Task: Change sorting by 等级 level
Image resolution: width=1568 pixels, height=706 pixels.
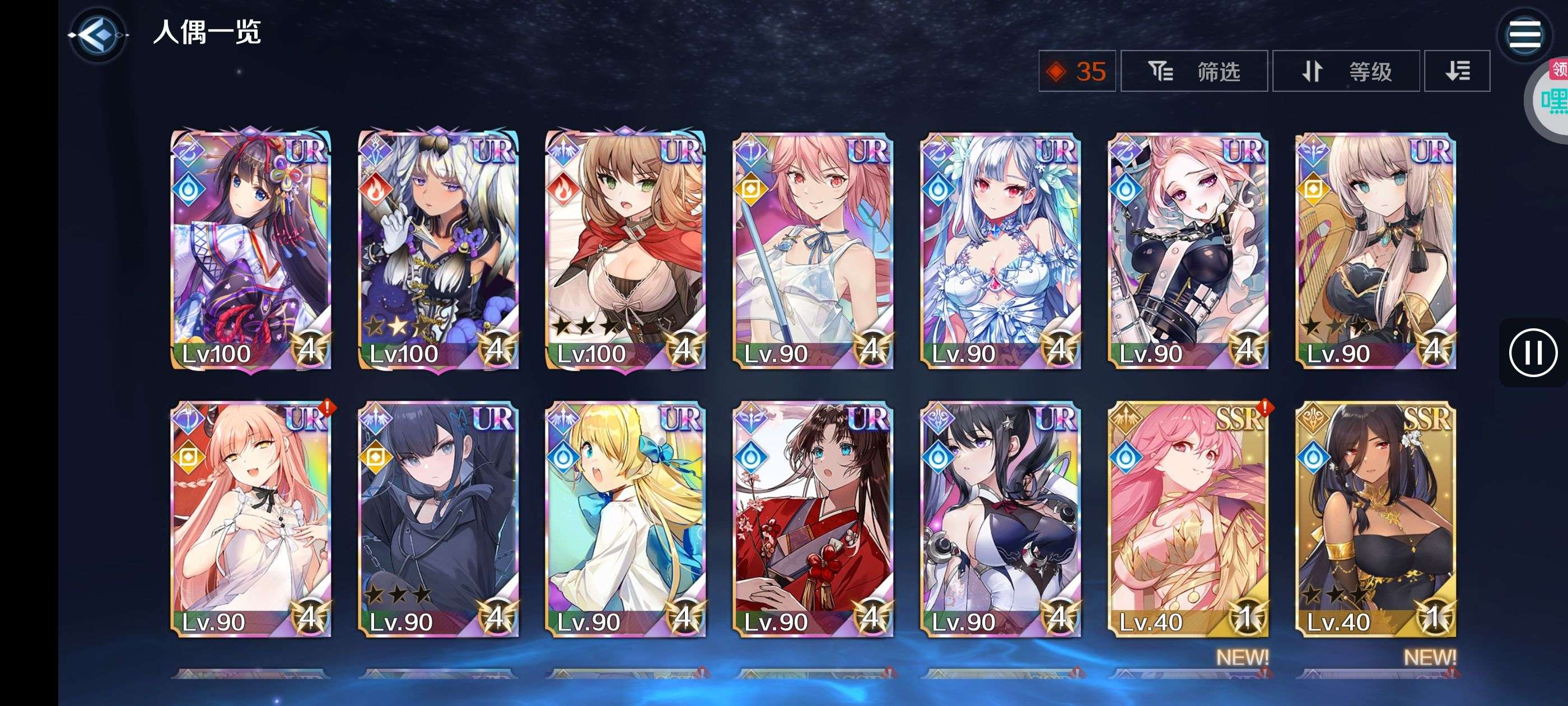Action: (x=1346, y=71)
